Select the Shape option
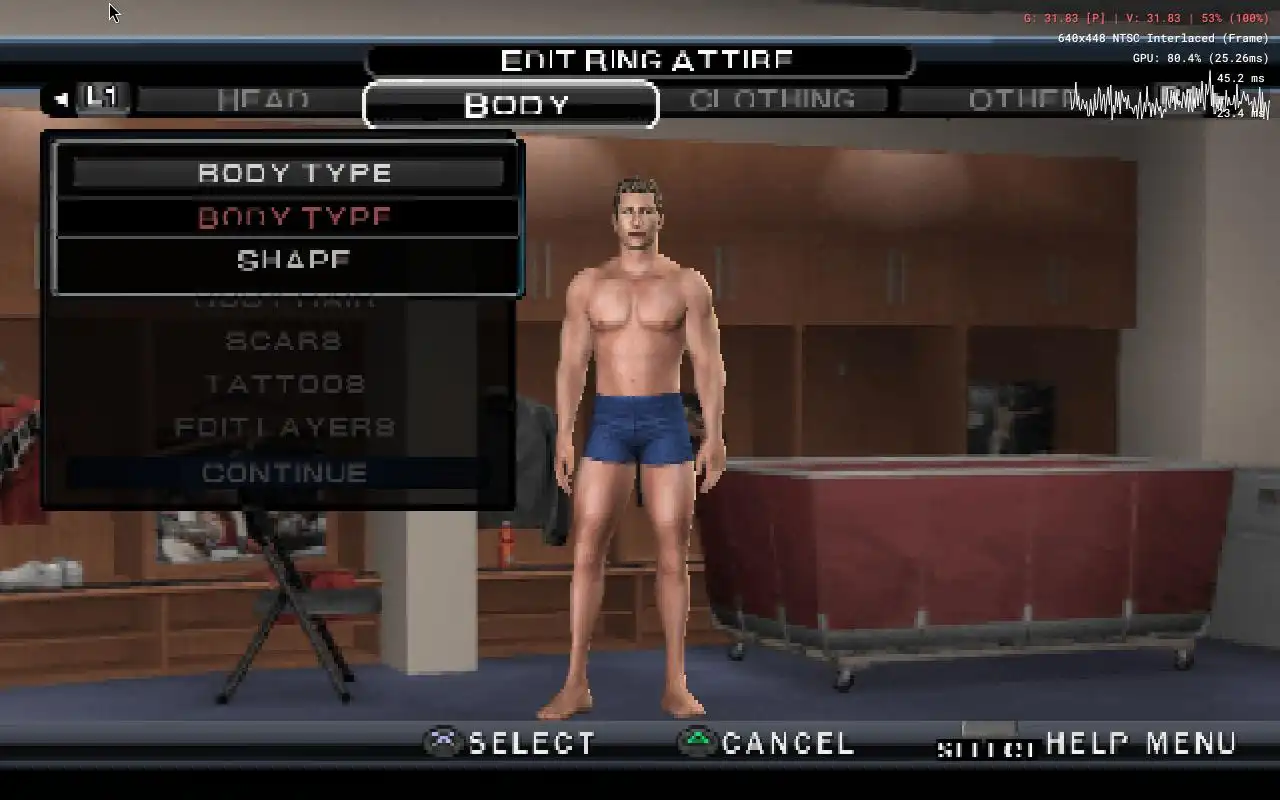Screen dimensions: 1280x800 294,260
